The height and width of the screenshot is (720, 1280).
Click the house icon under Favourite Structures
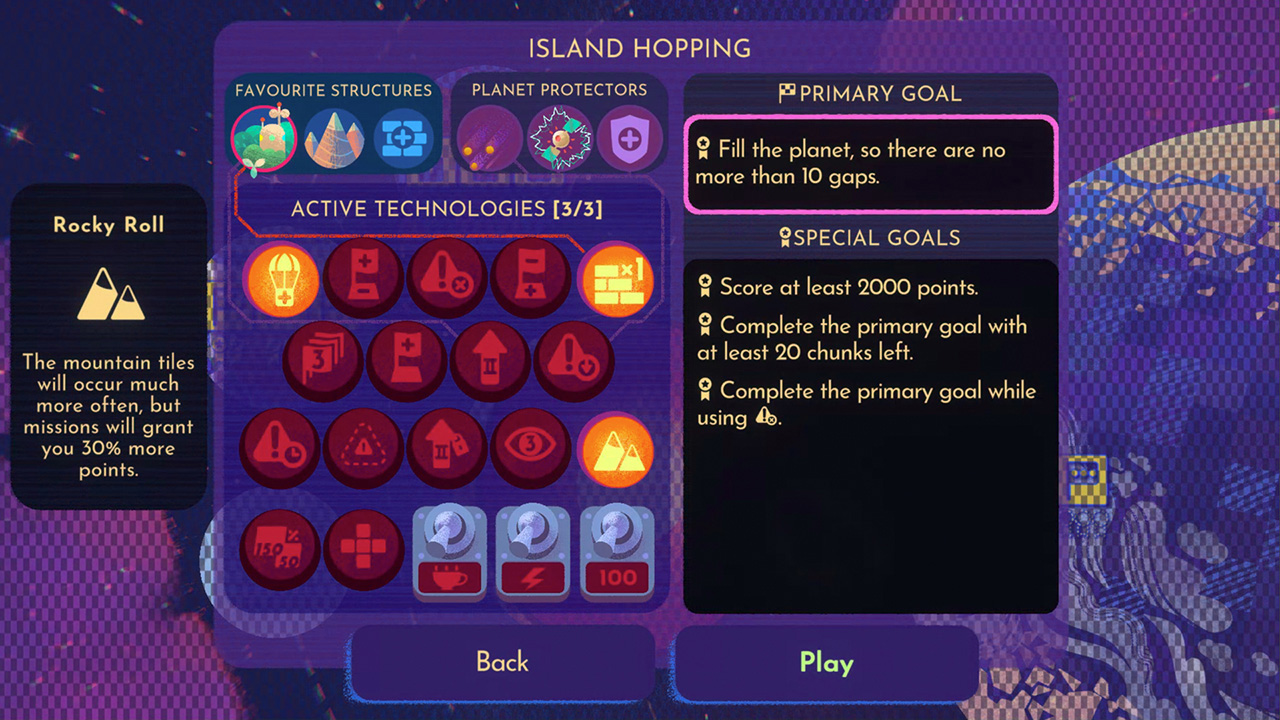[264, 137]
